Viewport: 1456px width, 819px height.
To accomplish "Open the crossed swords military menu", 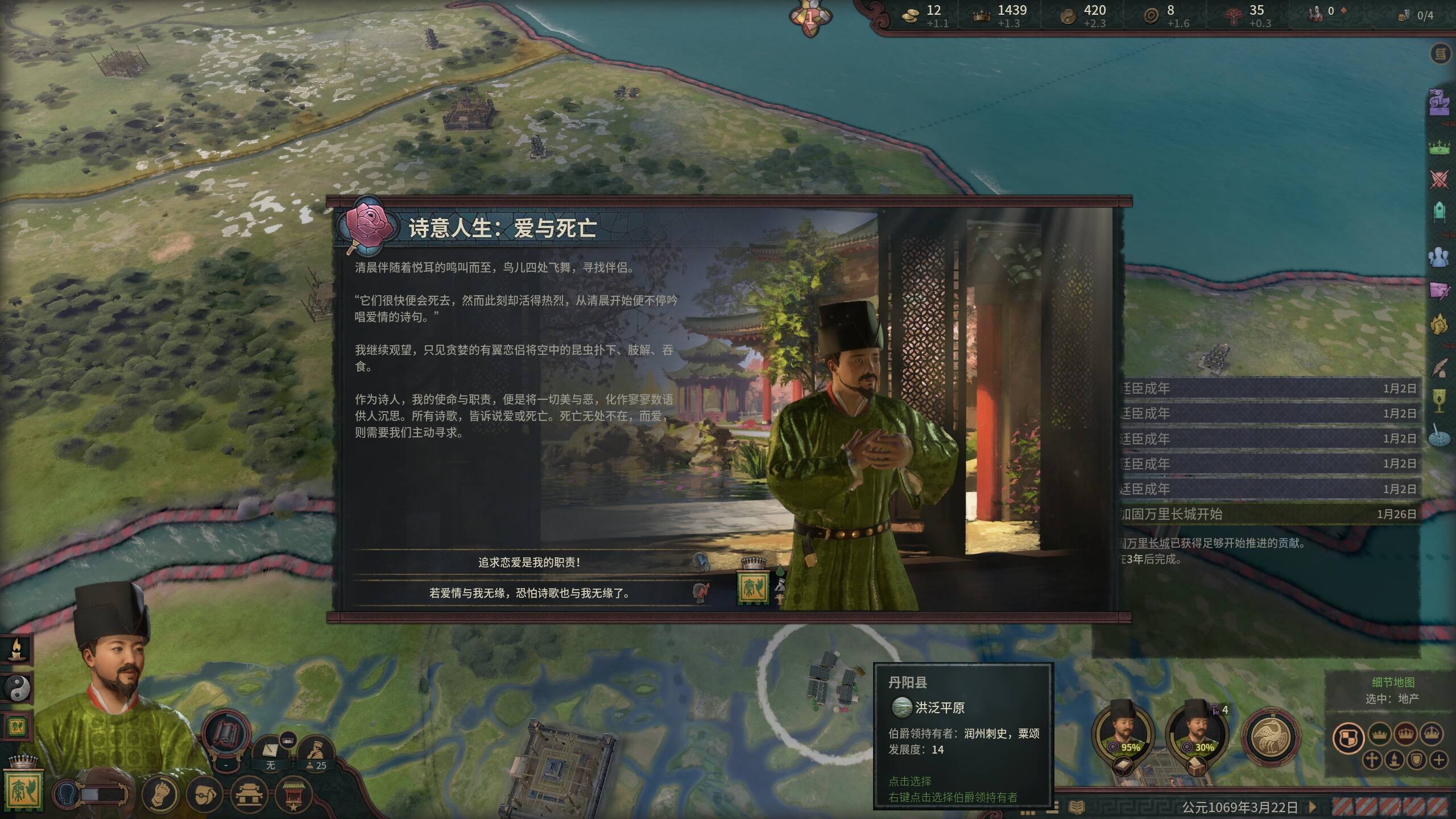I will coord(1440,180).
